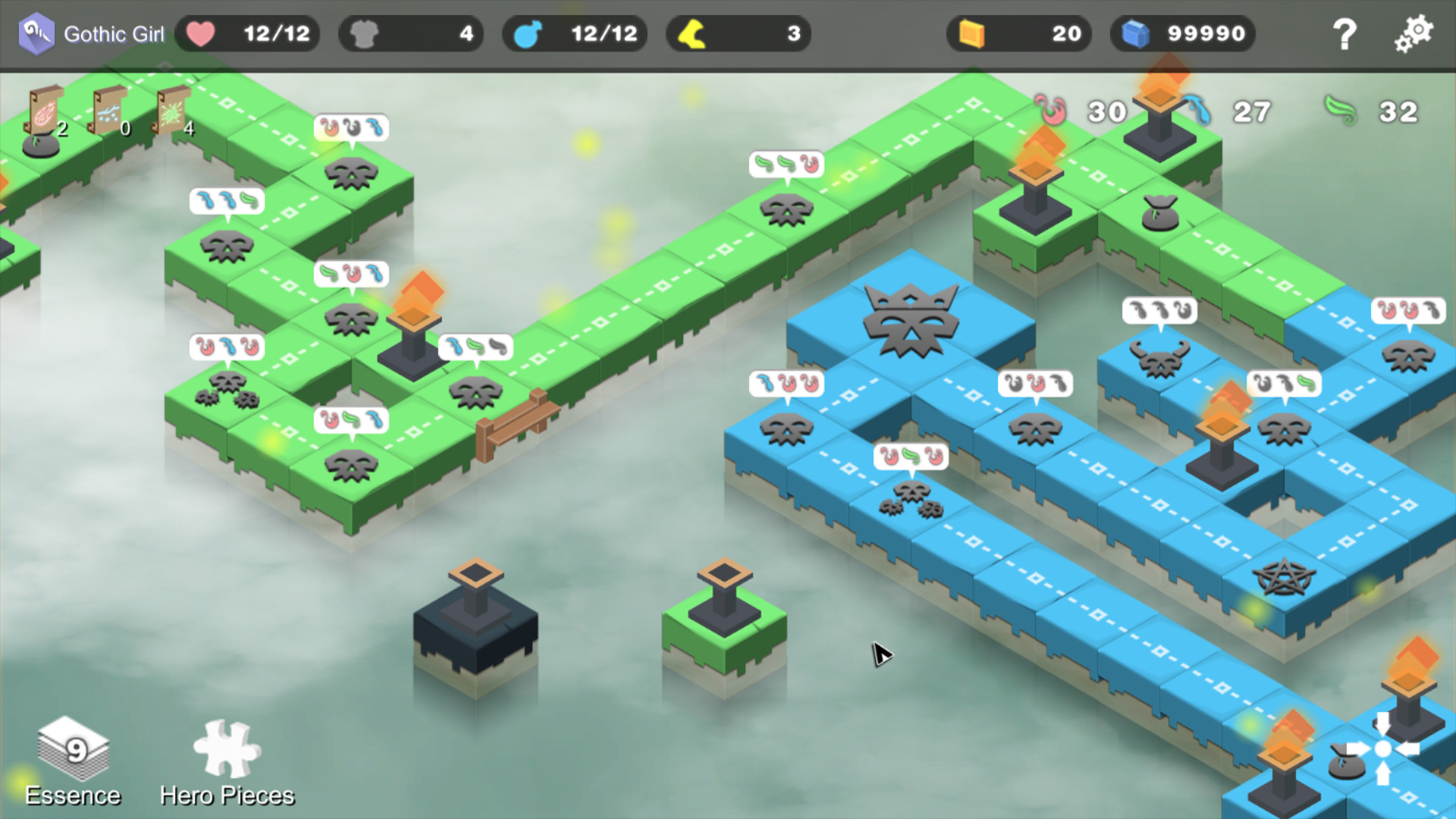Open the settings gear menu
The image size is (1456, 819).
1413,33
